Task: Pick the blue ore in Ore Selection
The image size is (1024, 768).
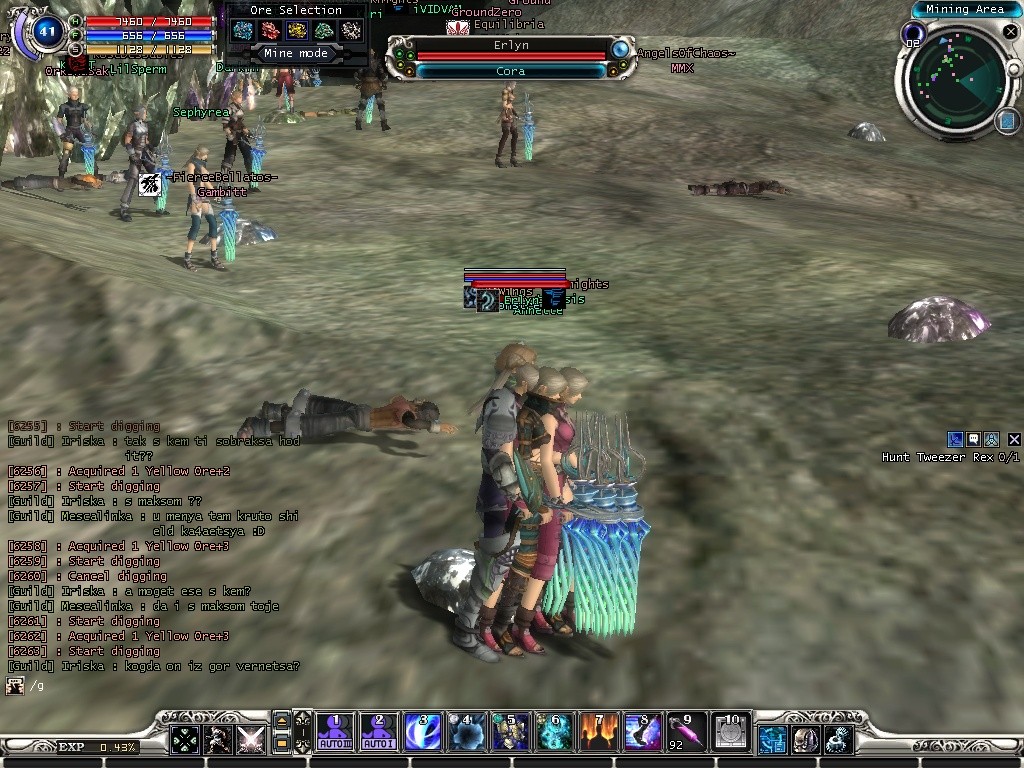Action: click(x=242, y=31)
